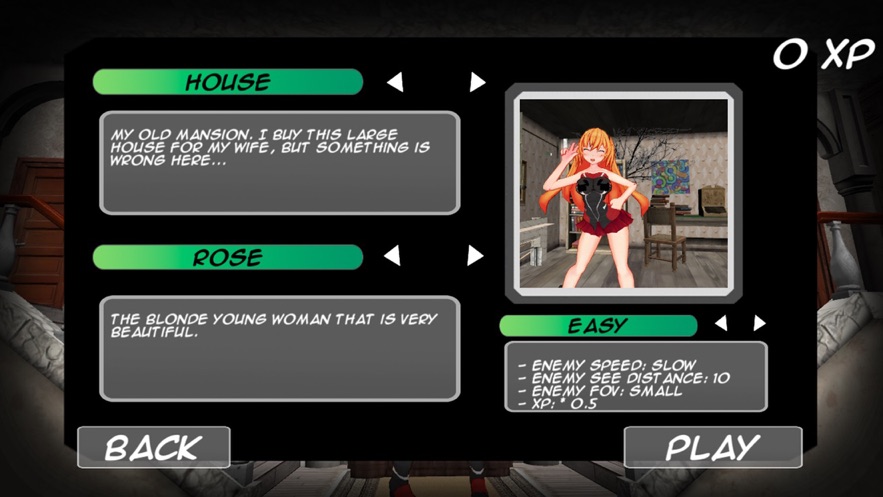The image size is (883, 497).
Task: Select the previous map before House
Action: (x=395, y=82)
